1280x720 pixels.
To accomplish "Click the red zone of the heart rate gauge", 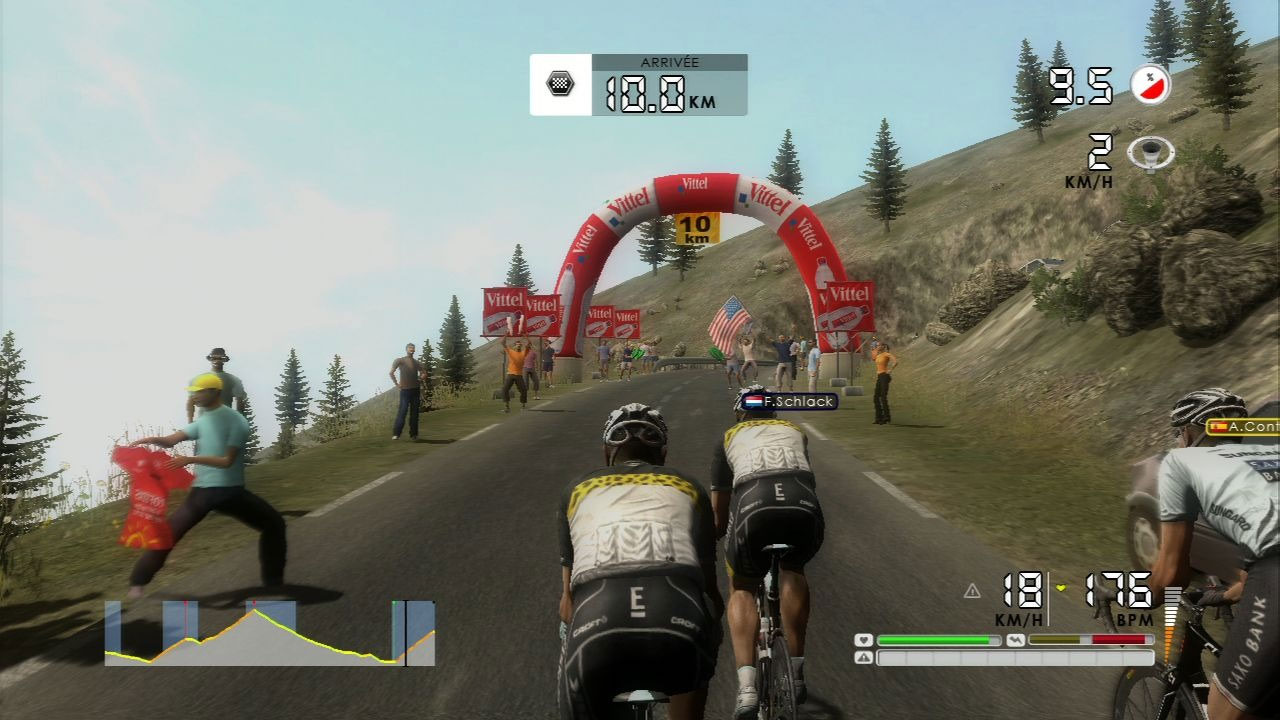I will tap(1119, 639).
